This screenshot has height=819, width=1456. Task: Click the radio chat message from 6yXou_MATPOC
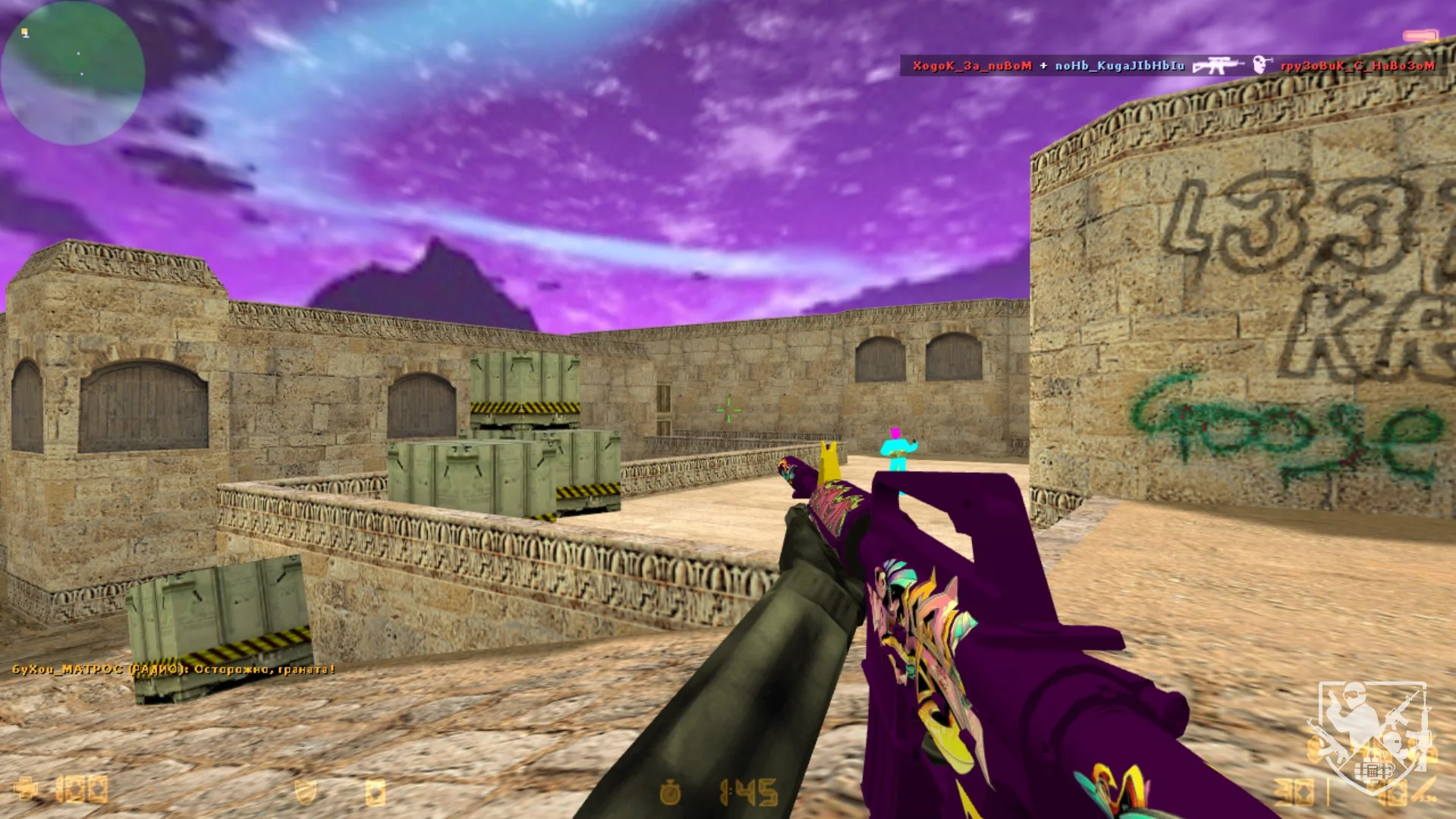point(173,669)
